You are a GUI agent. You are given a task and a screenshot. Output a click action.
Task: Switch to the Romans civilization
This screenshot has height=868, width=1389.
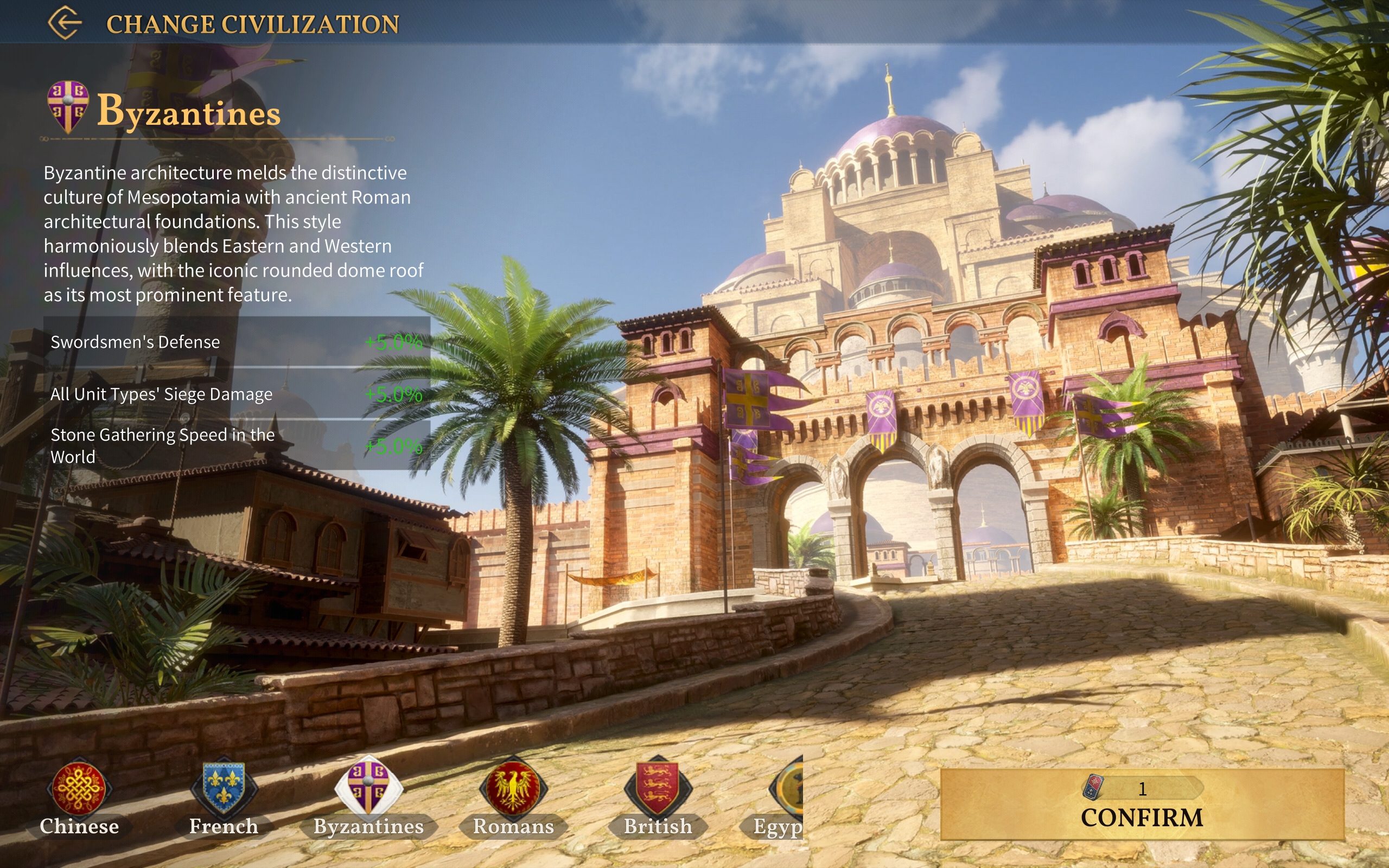[x=513, y=790]
